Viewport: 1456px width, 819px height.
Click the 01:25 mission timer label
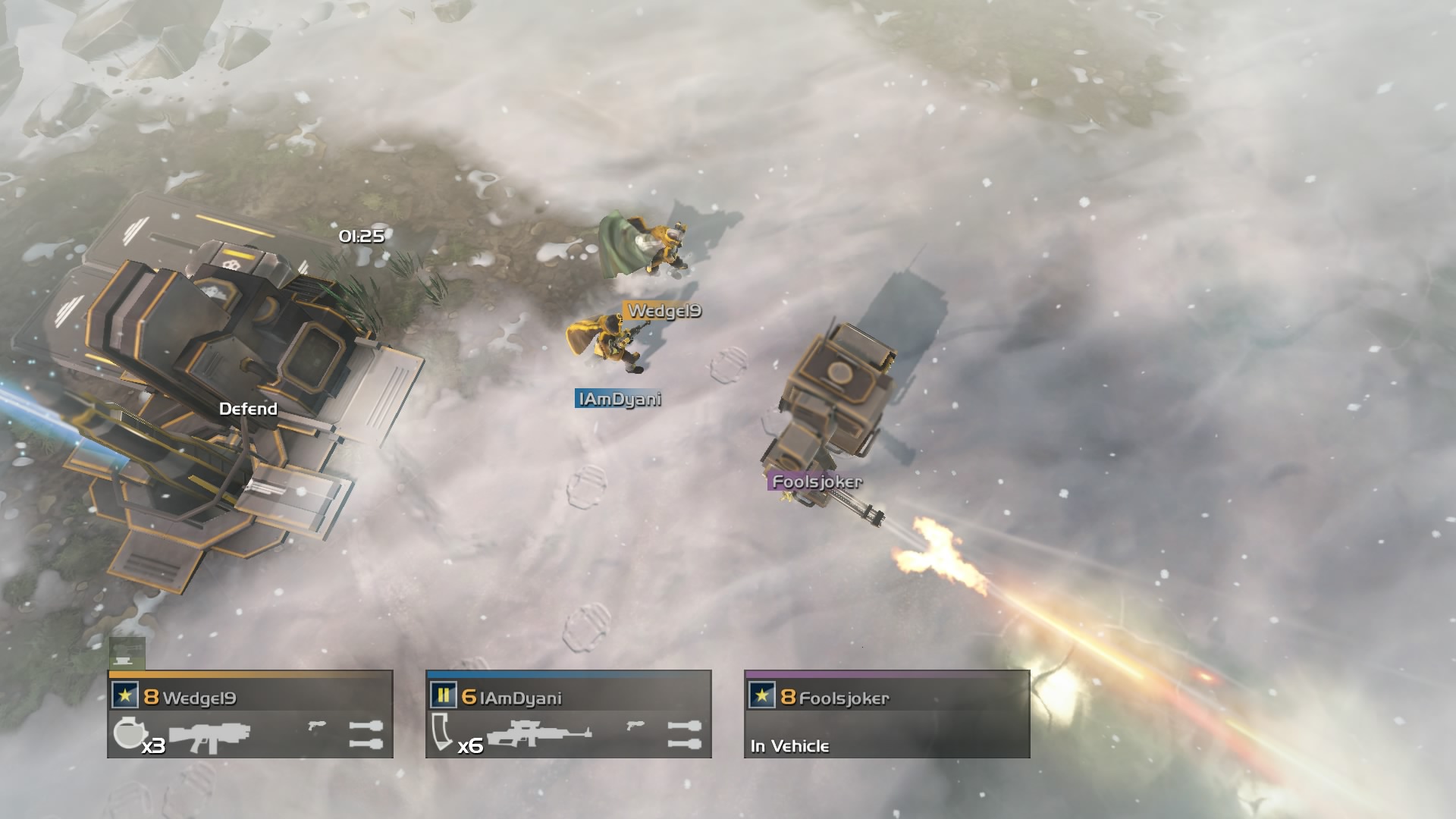(x=362, y=237)
